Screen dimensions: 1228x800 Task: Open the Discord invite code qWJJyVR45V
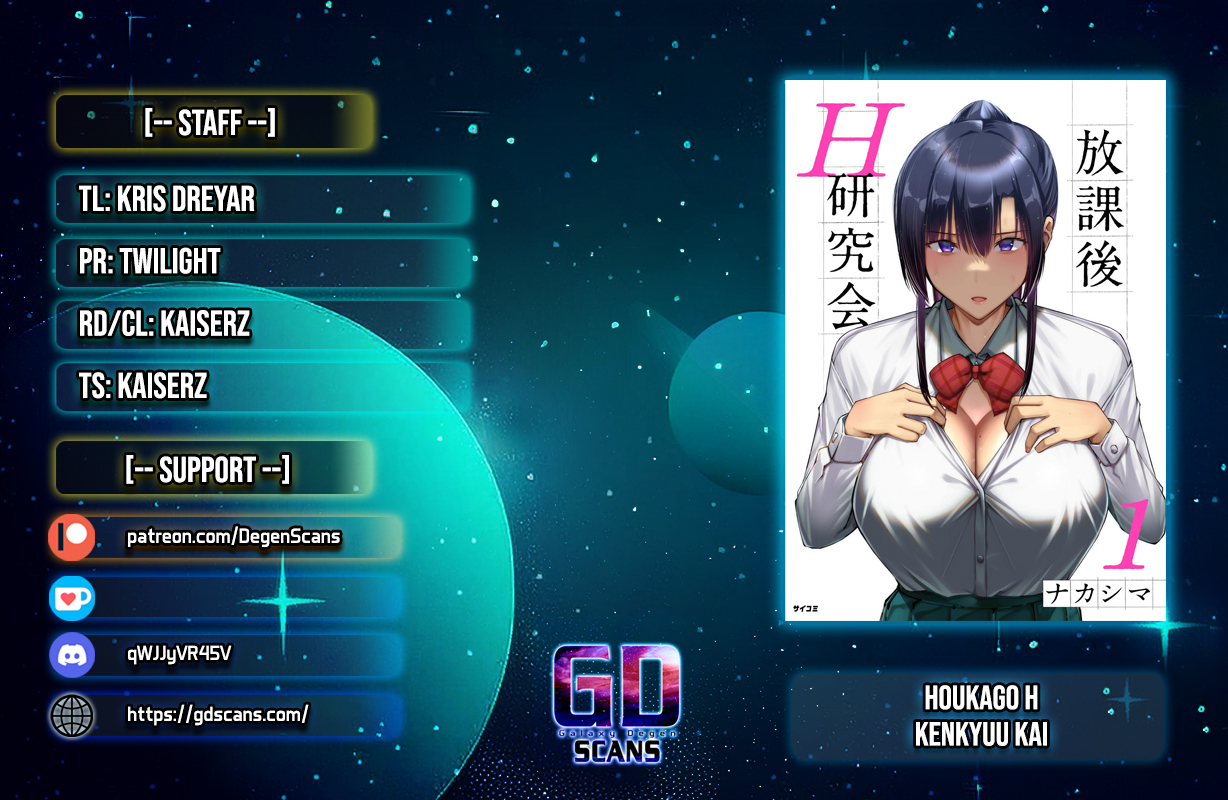[x=180, y=655]
